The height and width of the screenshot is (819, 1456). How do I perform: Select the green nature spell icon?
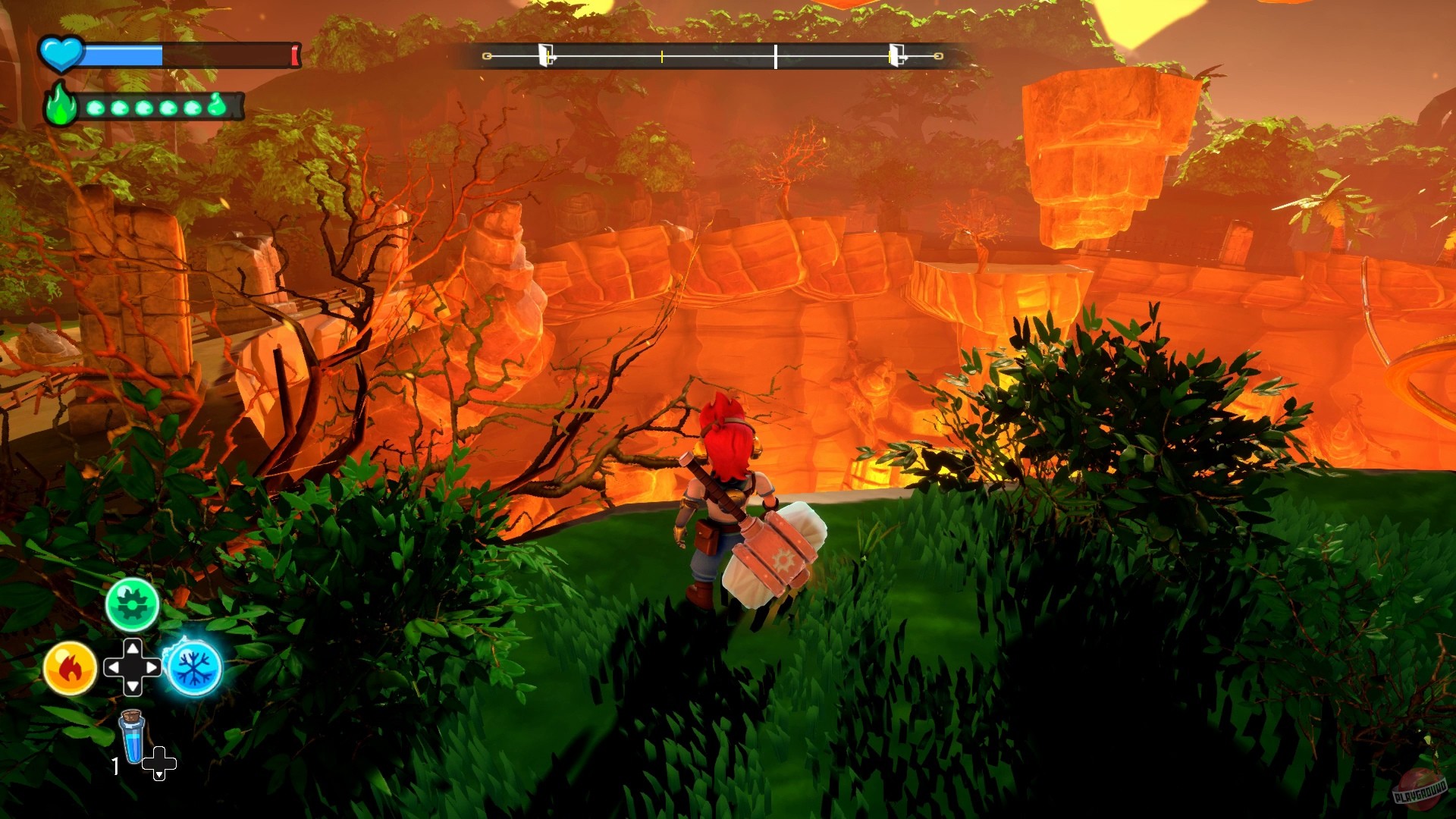[133, 604]
